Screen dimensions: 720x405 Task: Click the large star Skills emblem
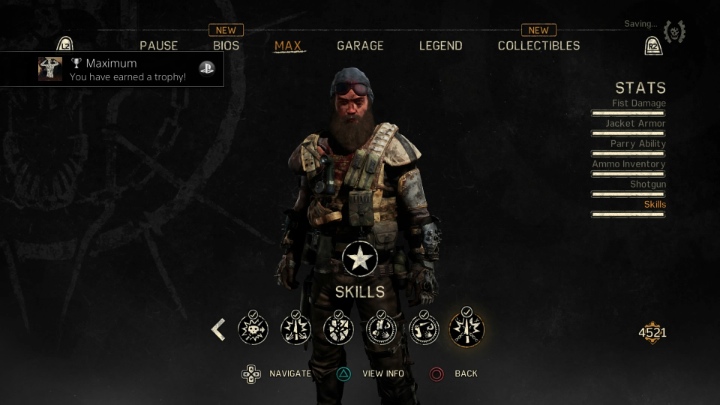(359, 259)
